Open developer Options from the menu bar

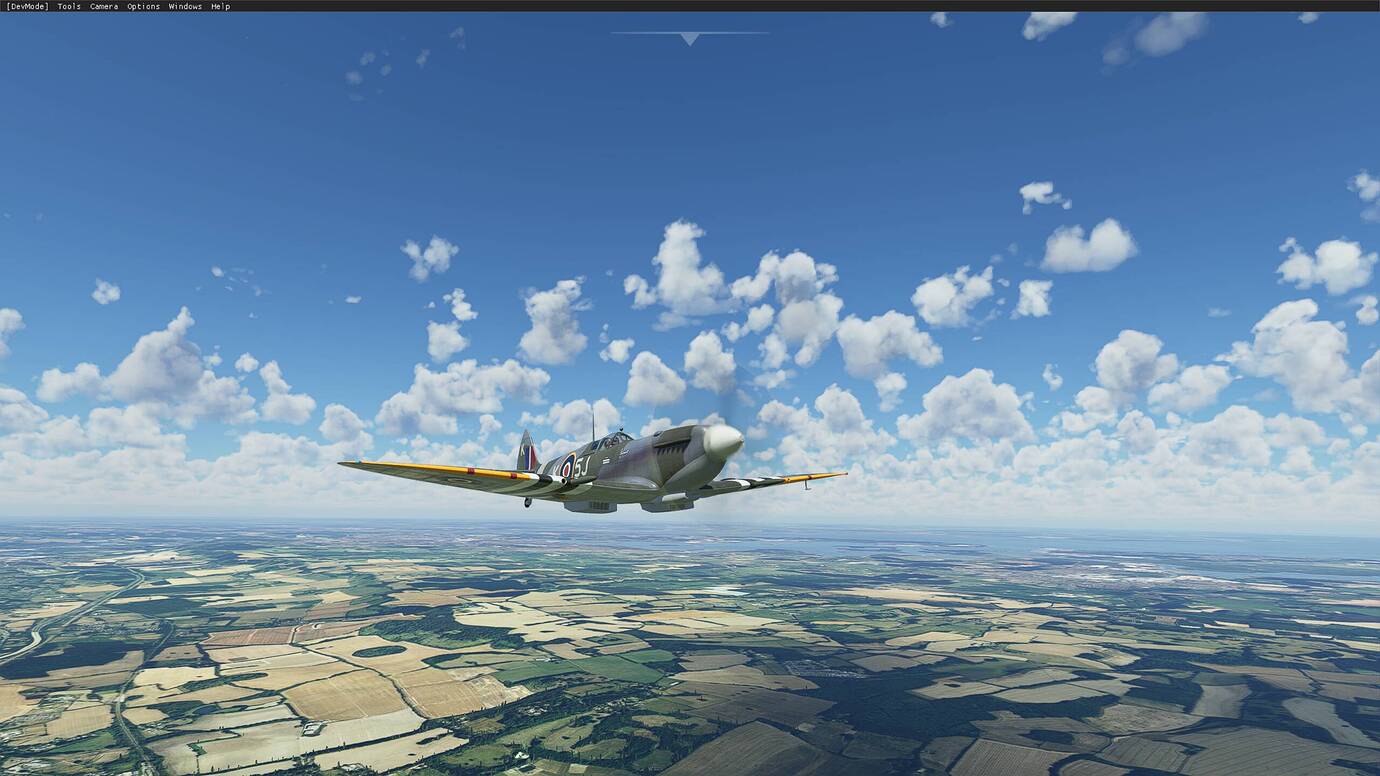[x=142, y=6]
